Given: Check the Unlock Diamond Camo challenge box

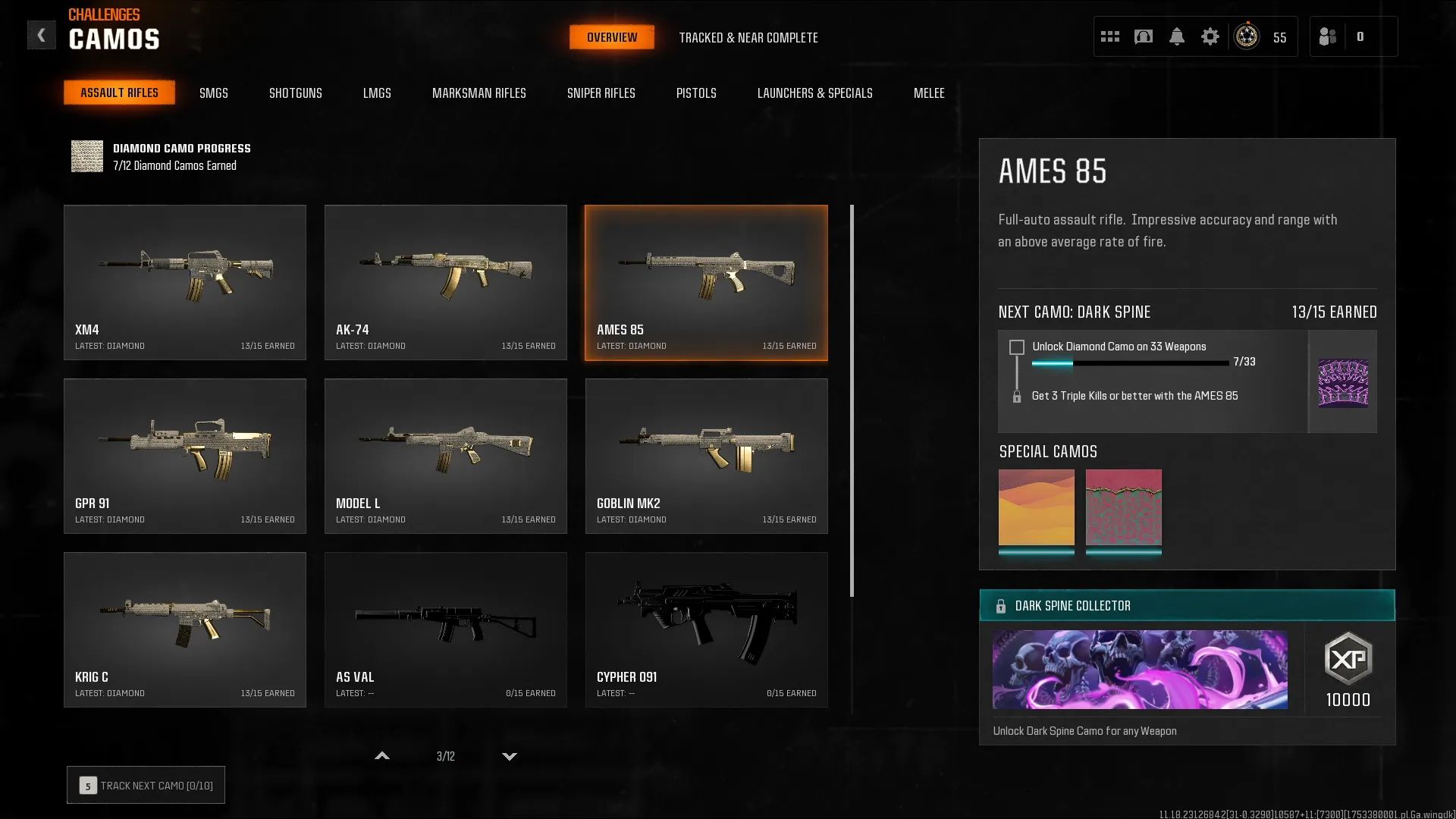Looking at the screenshot, I should point(1016,347).
